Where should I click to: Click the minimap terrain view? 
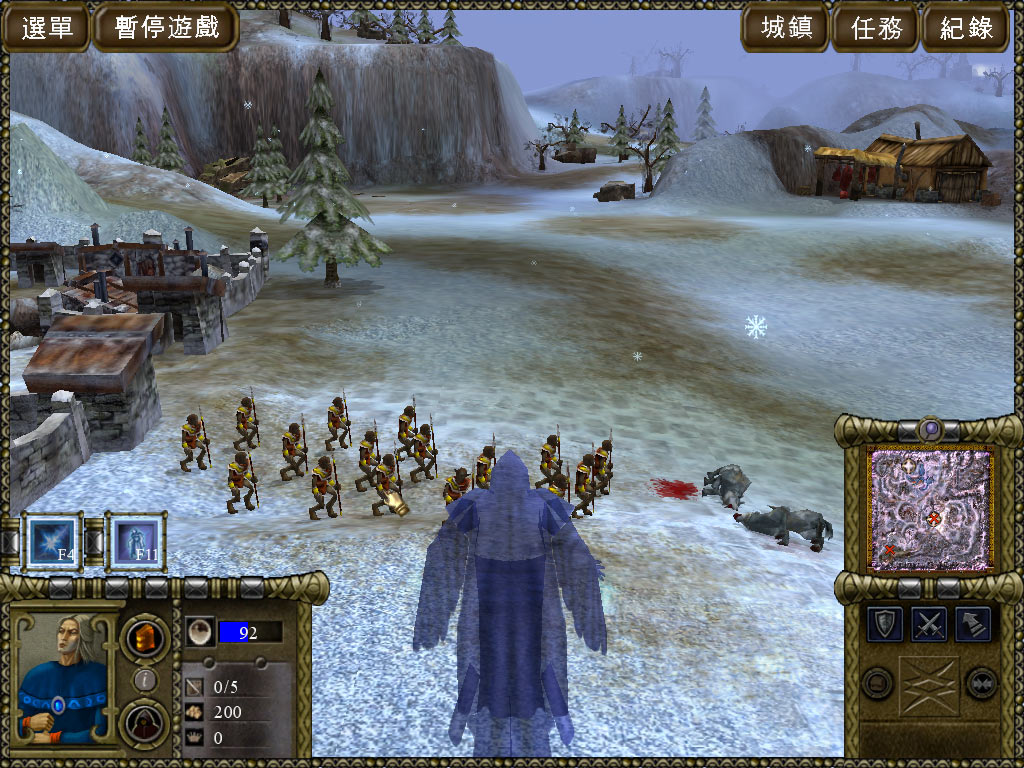pyautogui.click(x=930, y=509)
